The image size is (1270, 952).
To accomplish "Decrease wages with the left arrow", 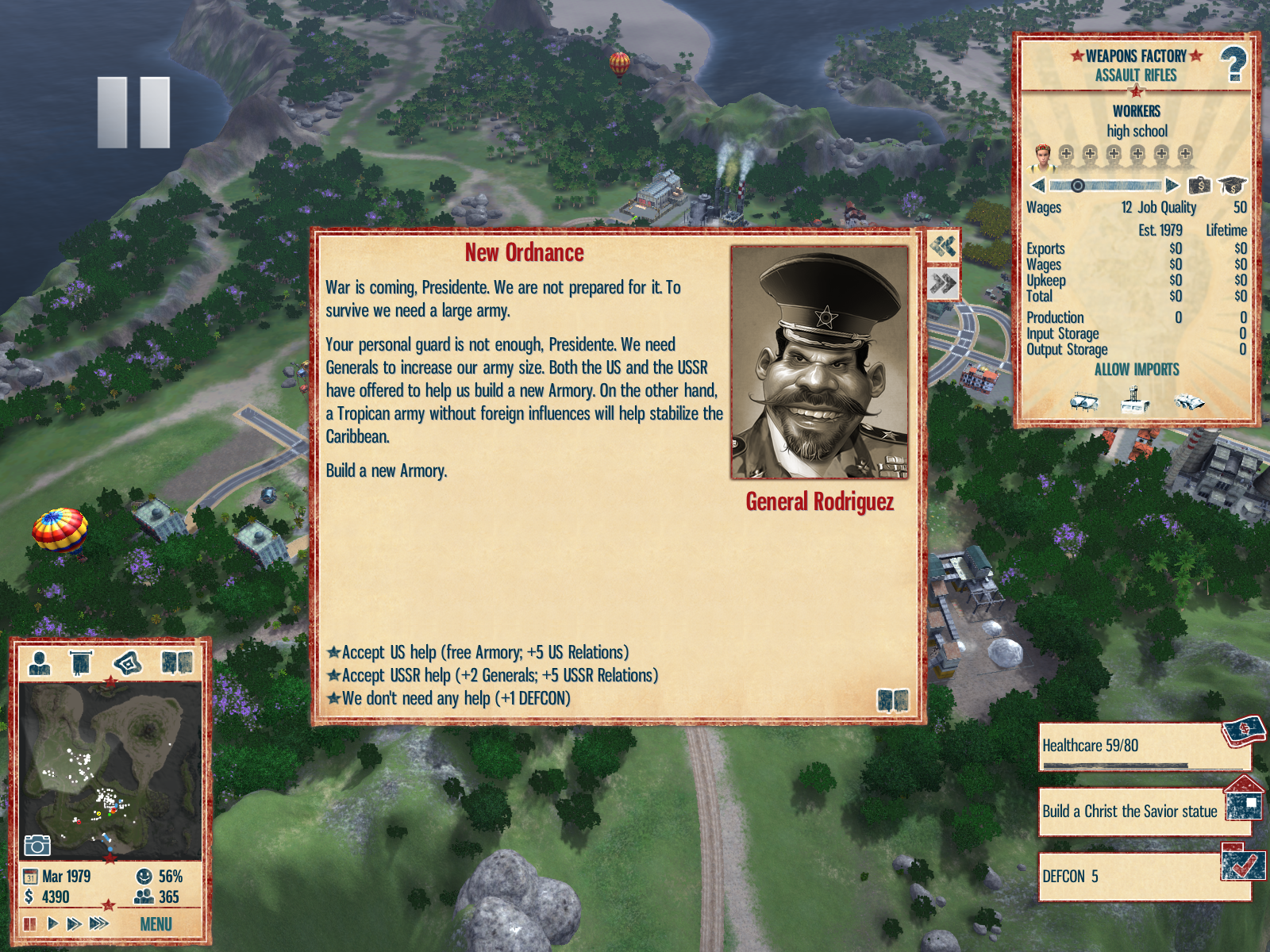I will click(x=1038, y=186).
